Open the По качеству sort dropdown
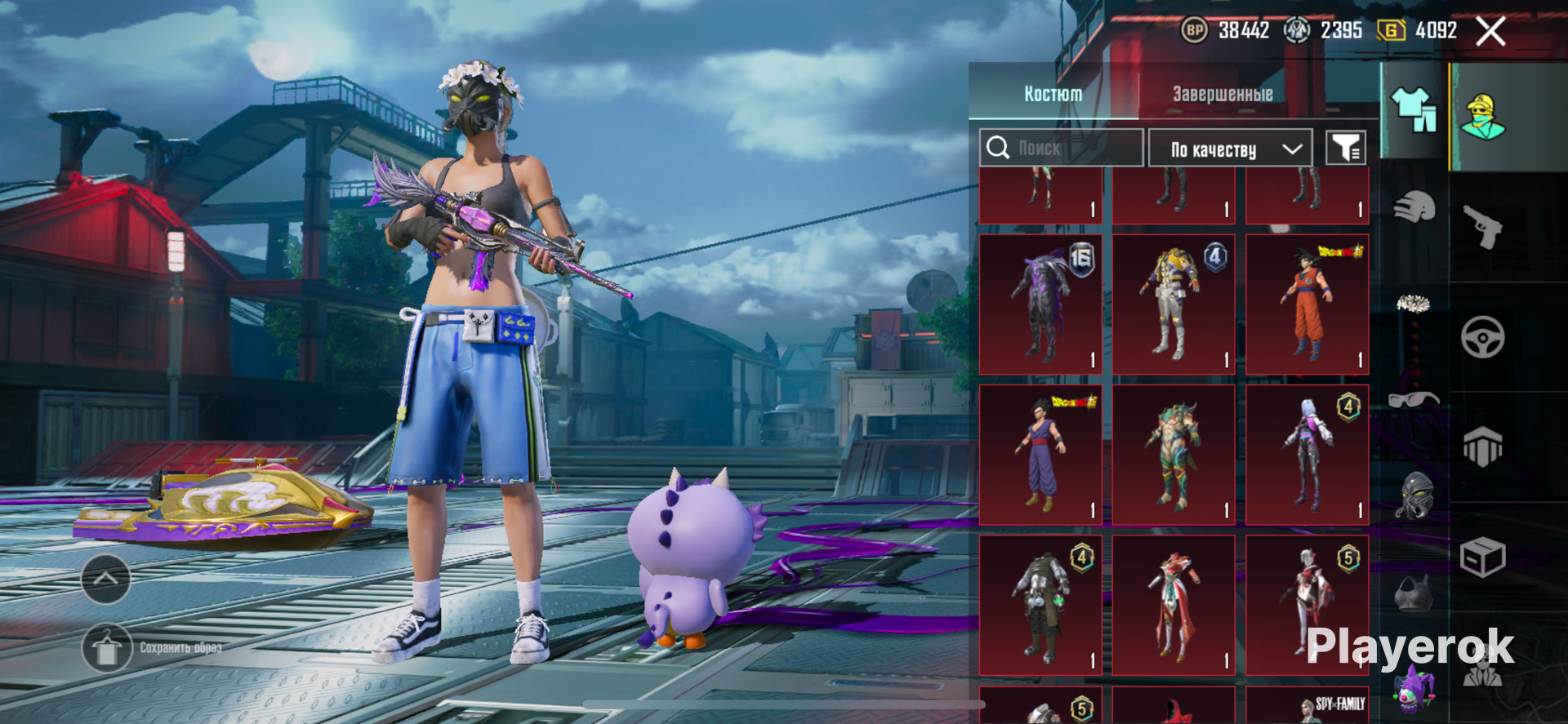1568x724 pixels. click(x=1230, y=149)
